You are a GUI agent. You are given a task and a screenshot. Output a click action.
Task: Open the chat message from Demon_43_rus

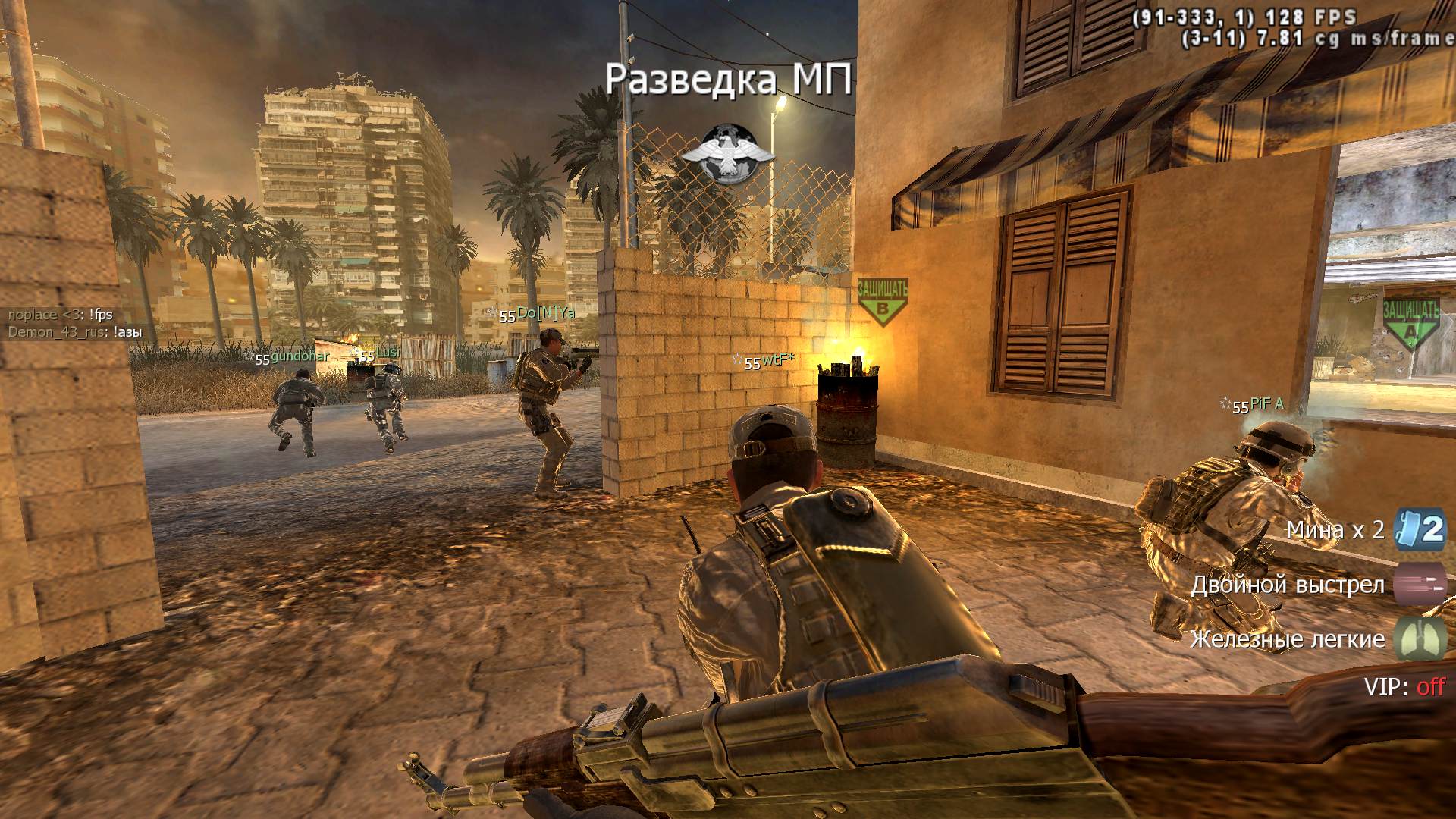point(75,332)
